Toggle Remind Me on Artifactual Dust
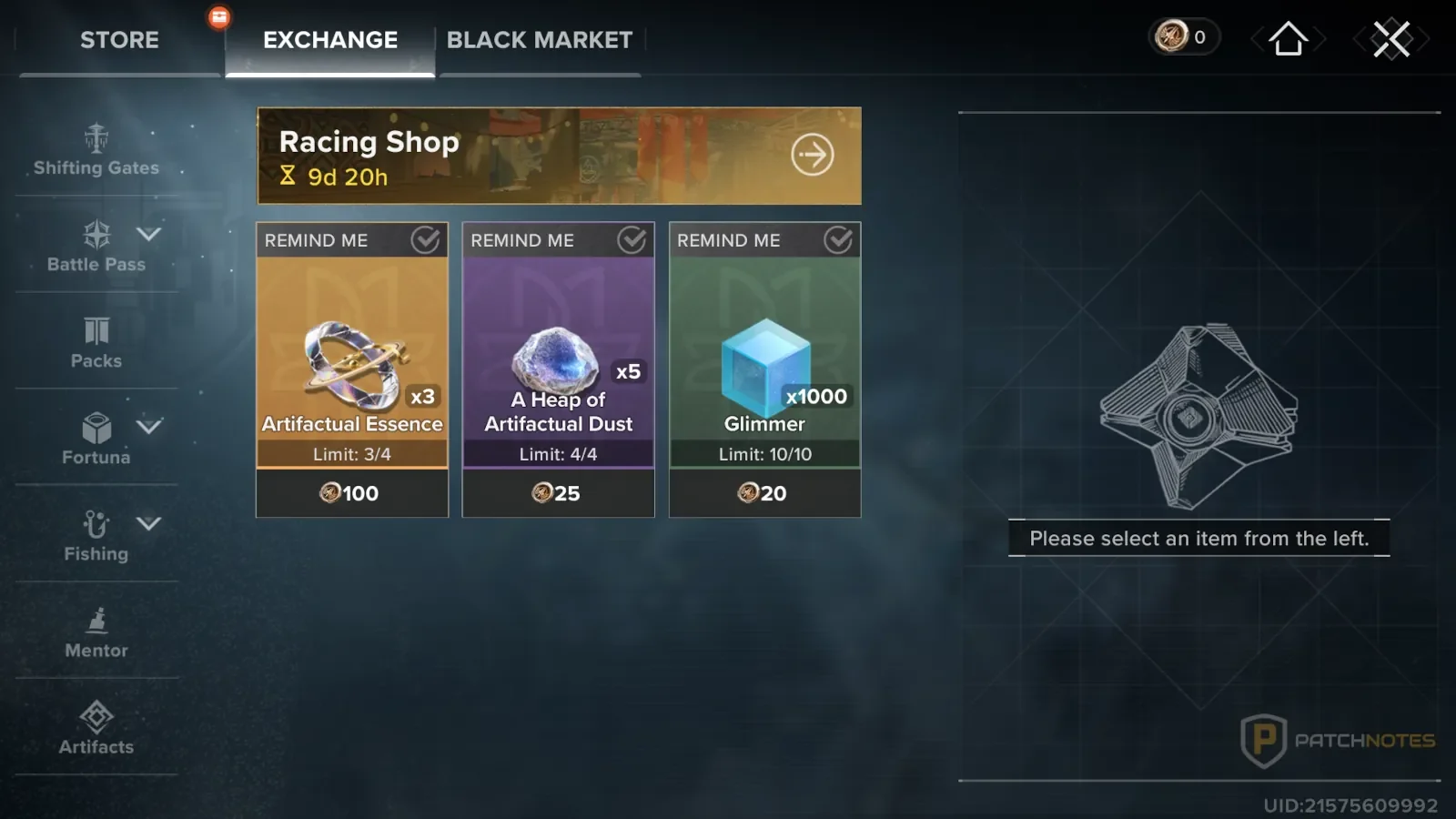This screenshot has width=1456, height=819. click(632, 240)
